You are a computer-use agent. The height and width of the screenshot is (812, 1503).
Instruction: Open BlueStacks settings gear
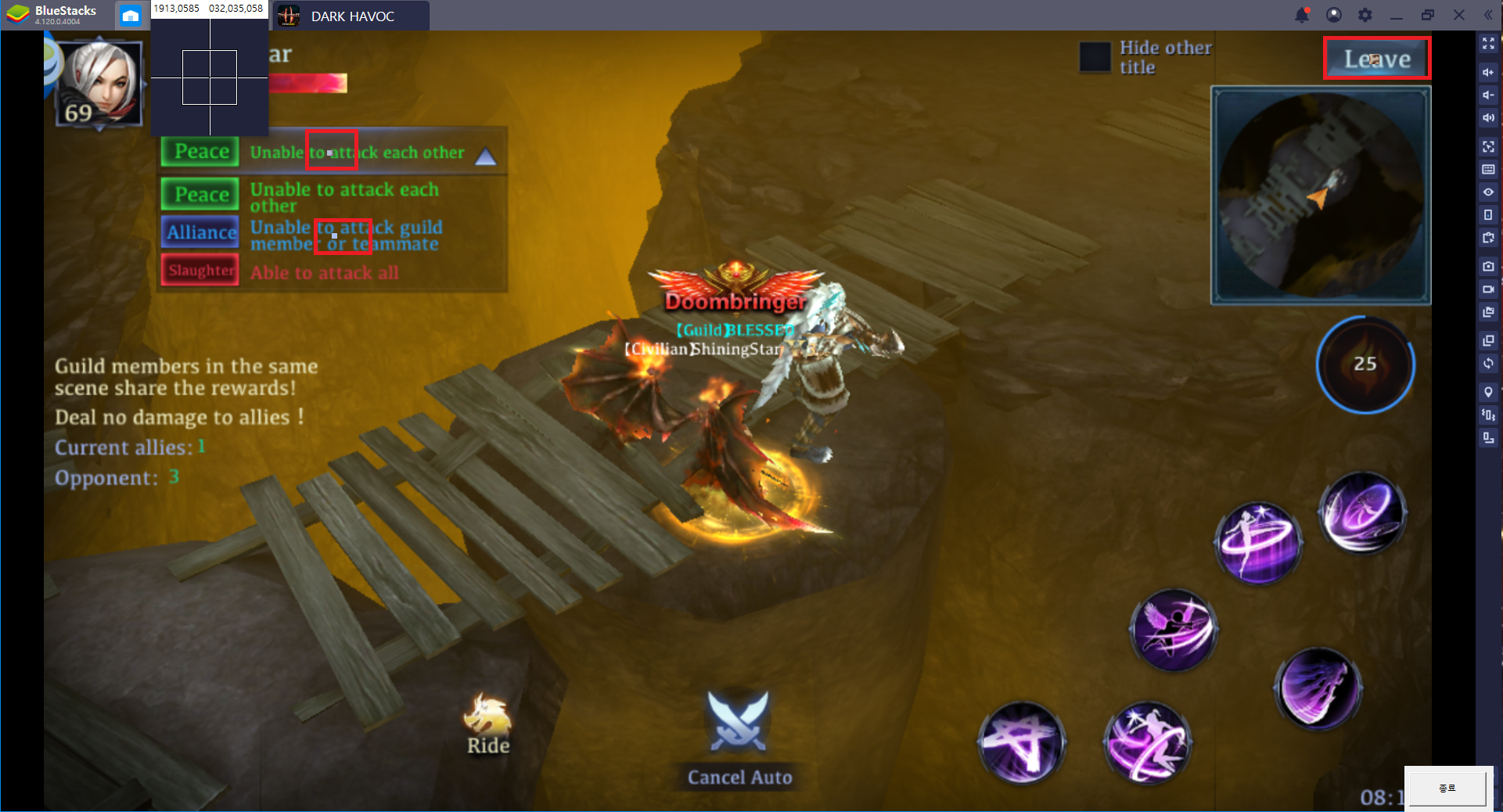tap(1365, 15)
